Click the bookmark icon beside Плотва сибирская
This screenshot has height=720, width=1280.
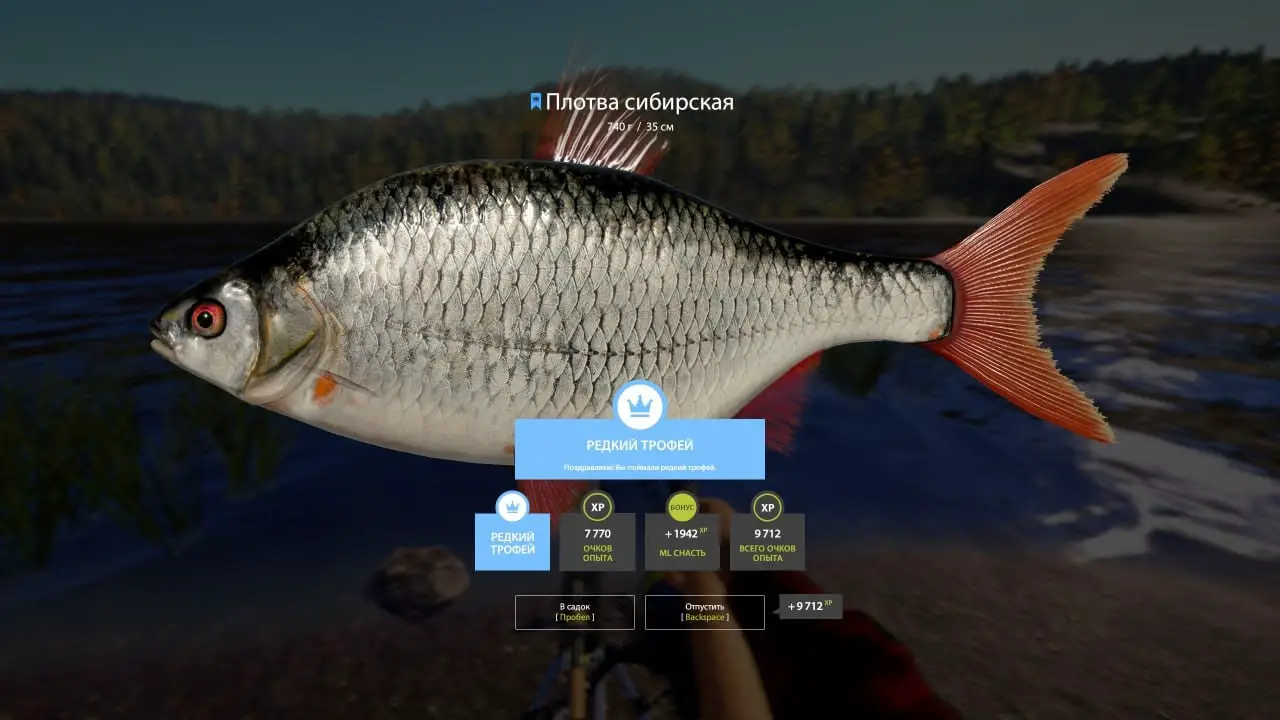tap(536, 101)
